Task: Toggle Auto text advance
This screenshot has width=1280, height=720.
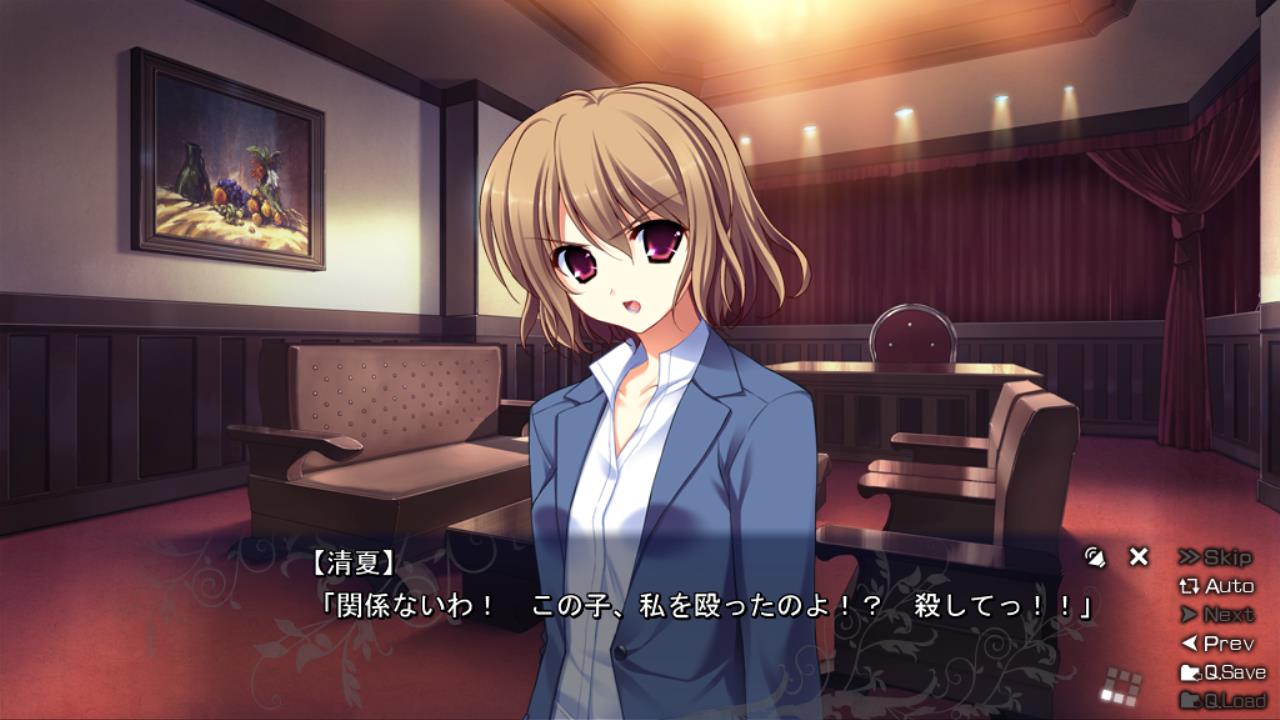Action: coord(1216,586)
